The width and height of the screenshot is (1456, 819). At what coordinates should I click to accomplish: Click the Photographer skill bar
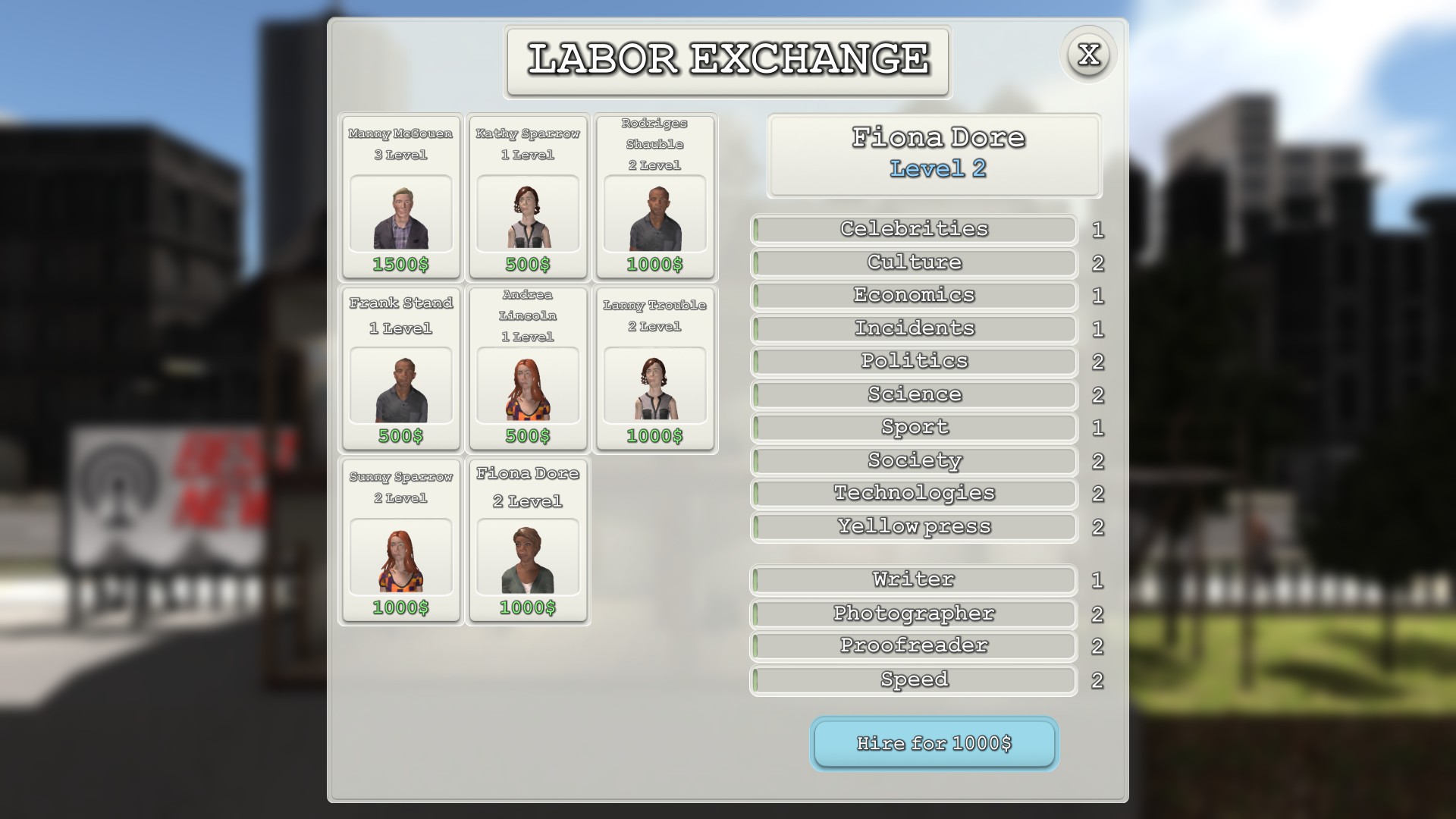913,613
